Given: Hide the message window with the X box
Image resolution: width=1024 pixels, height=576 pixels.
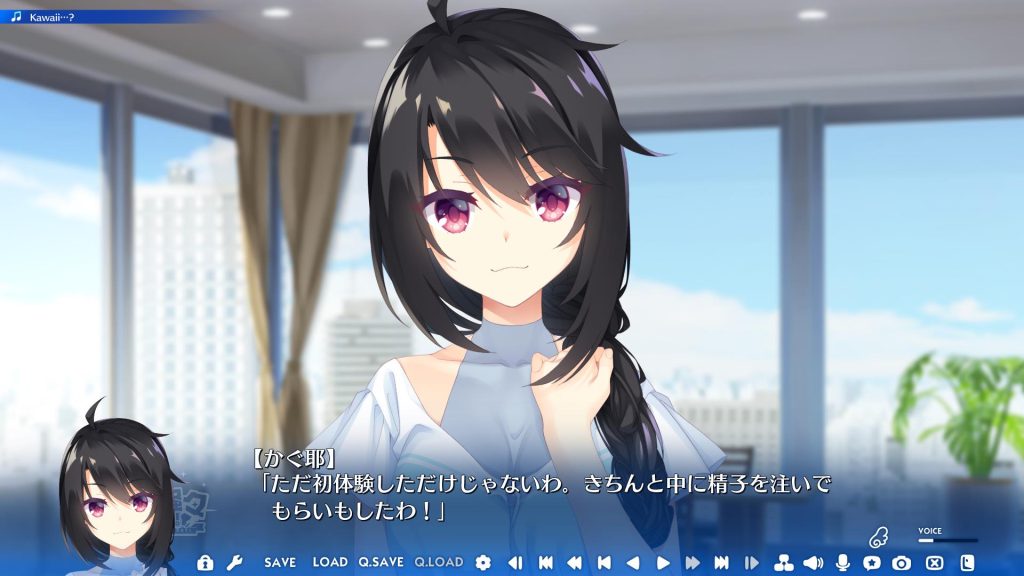Looking at the screenshot, I should pyautogui.click(x=935, y=563).
